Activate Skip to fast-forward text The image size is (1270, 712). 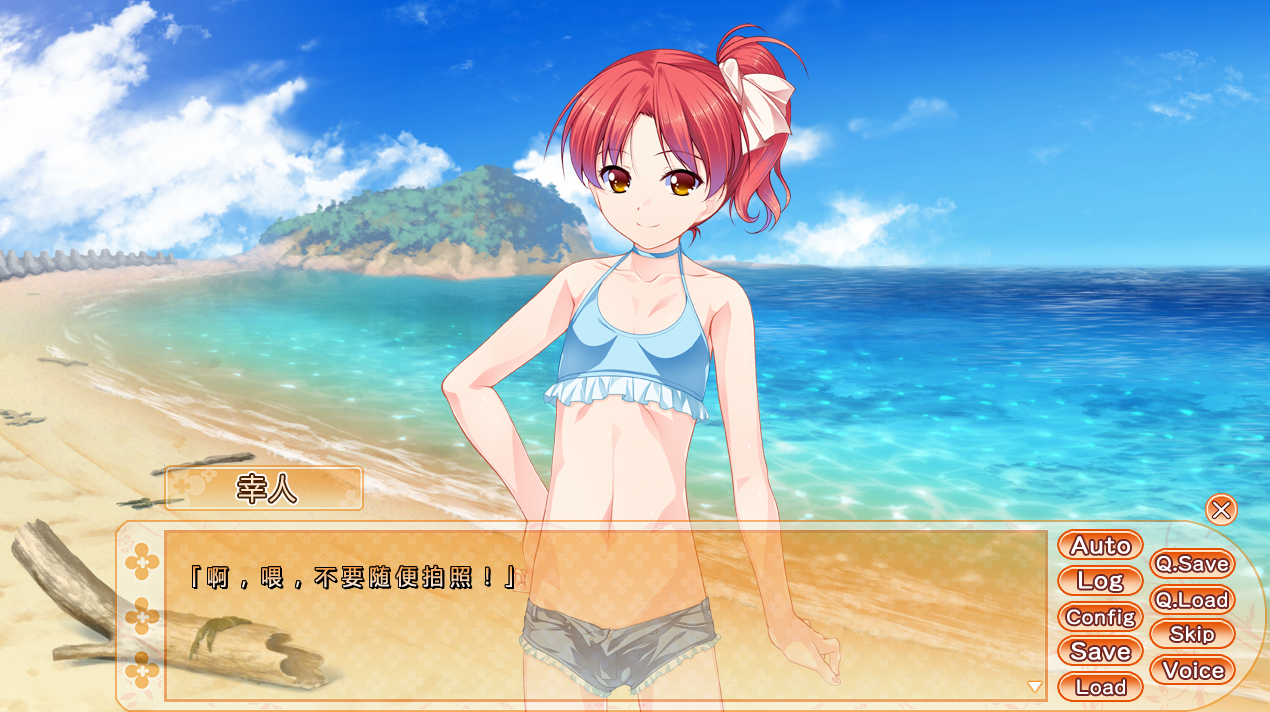1192,635
